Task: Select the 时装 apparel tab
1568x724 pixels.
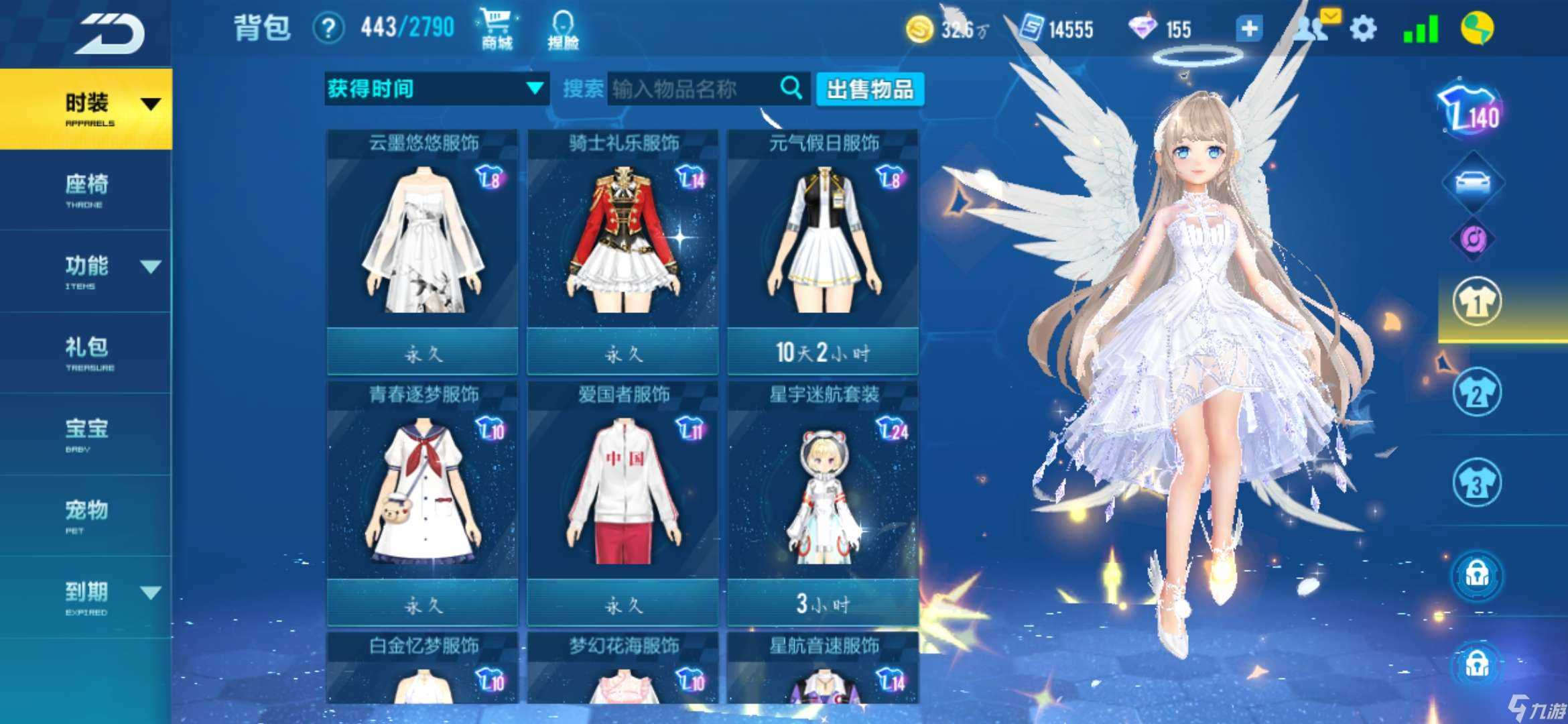Action: pyautogui.click(x=87, y=107)
